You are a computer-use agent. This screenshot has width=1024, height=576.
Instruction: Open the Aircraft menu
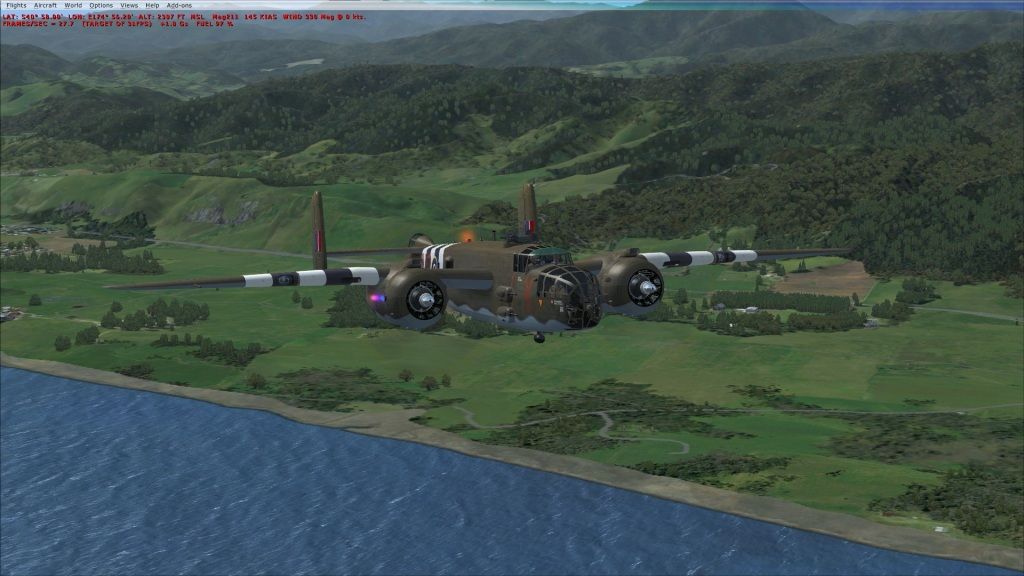tap(45, 5)
